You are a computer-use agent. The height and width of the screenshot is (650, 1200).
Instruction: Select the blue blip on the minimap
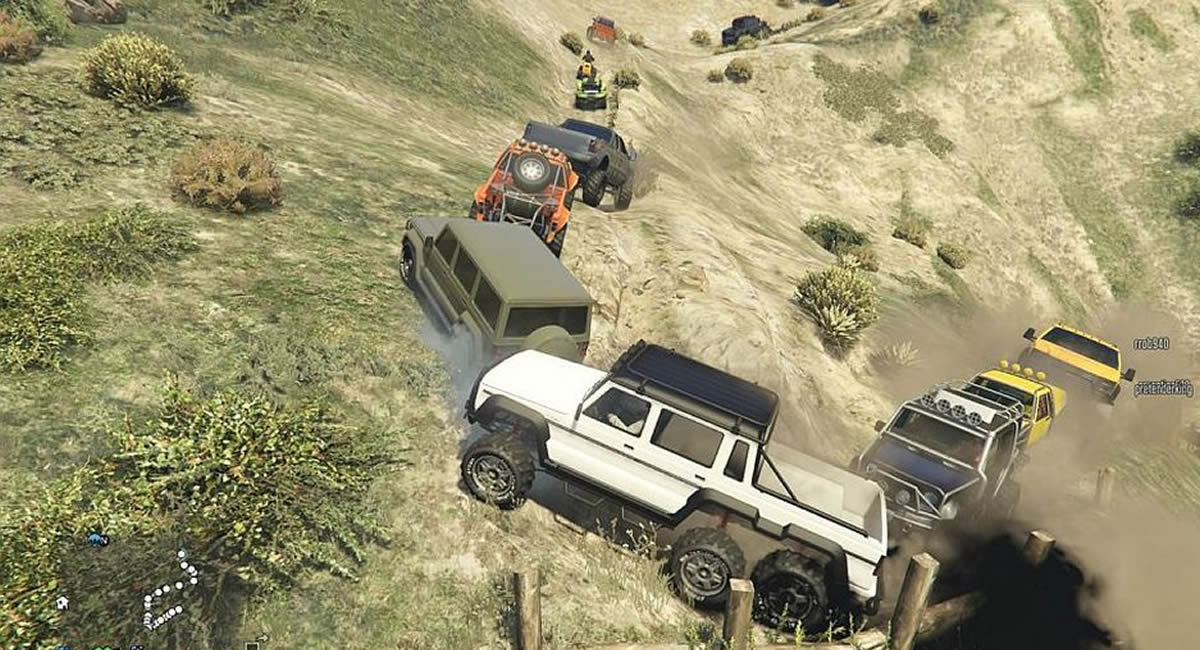click(x=97, y=540)
